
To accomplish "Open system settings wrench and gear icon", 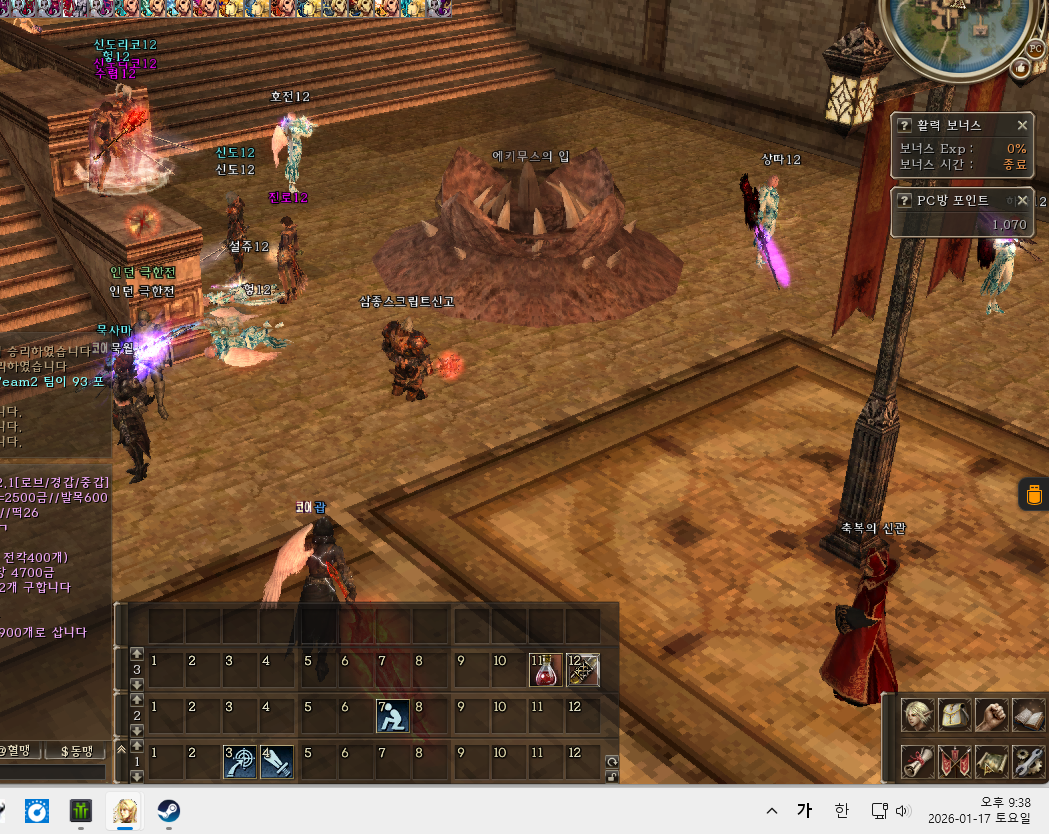I will 1029,762.
